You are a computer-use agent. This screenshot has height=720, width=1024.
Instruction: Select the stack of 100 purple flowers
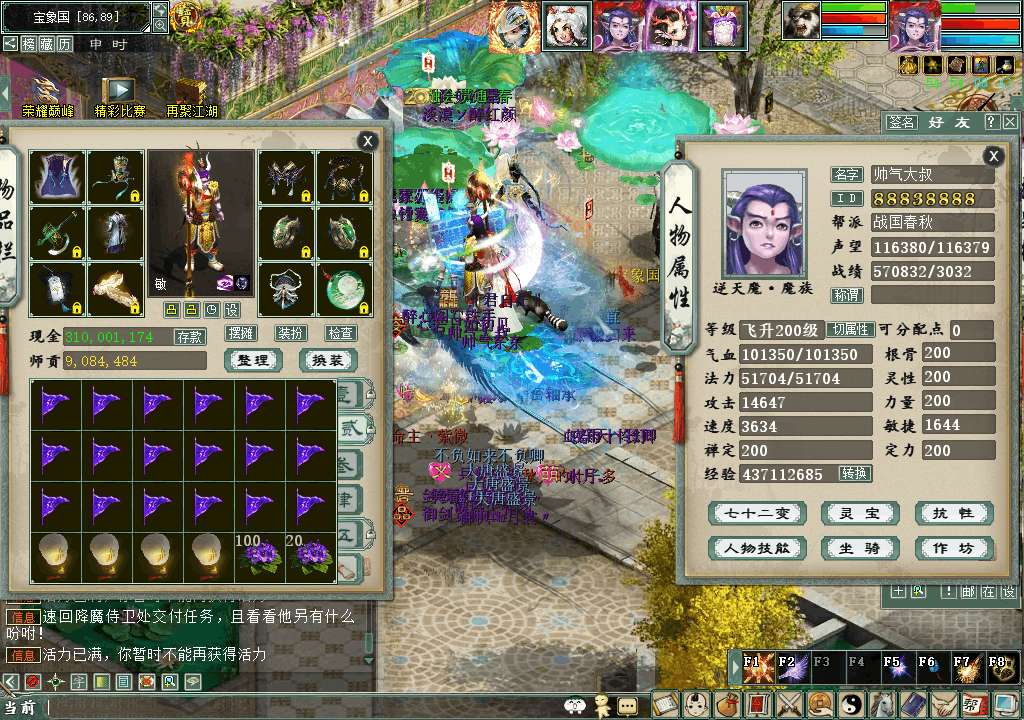pyautogui.click(x=260, y=558)
